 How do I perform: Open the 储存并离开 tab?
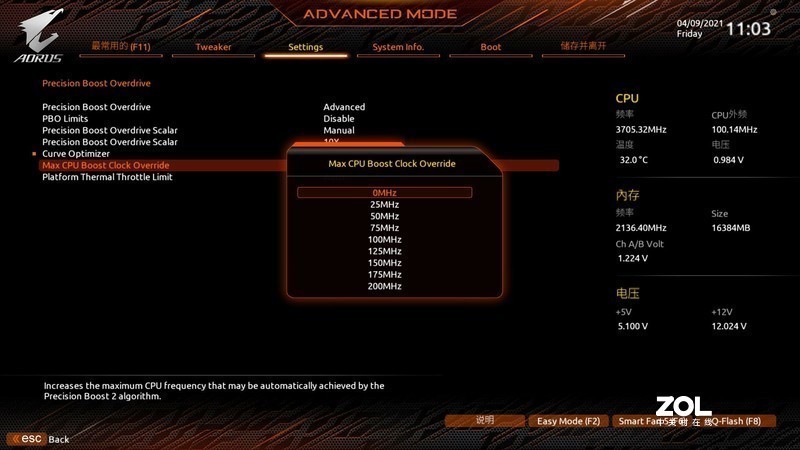[584, 46]
